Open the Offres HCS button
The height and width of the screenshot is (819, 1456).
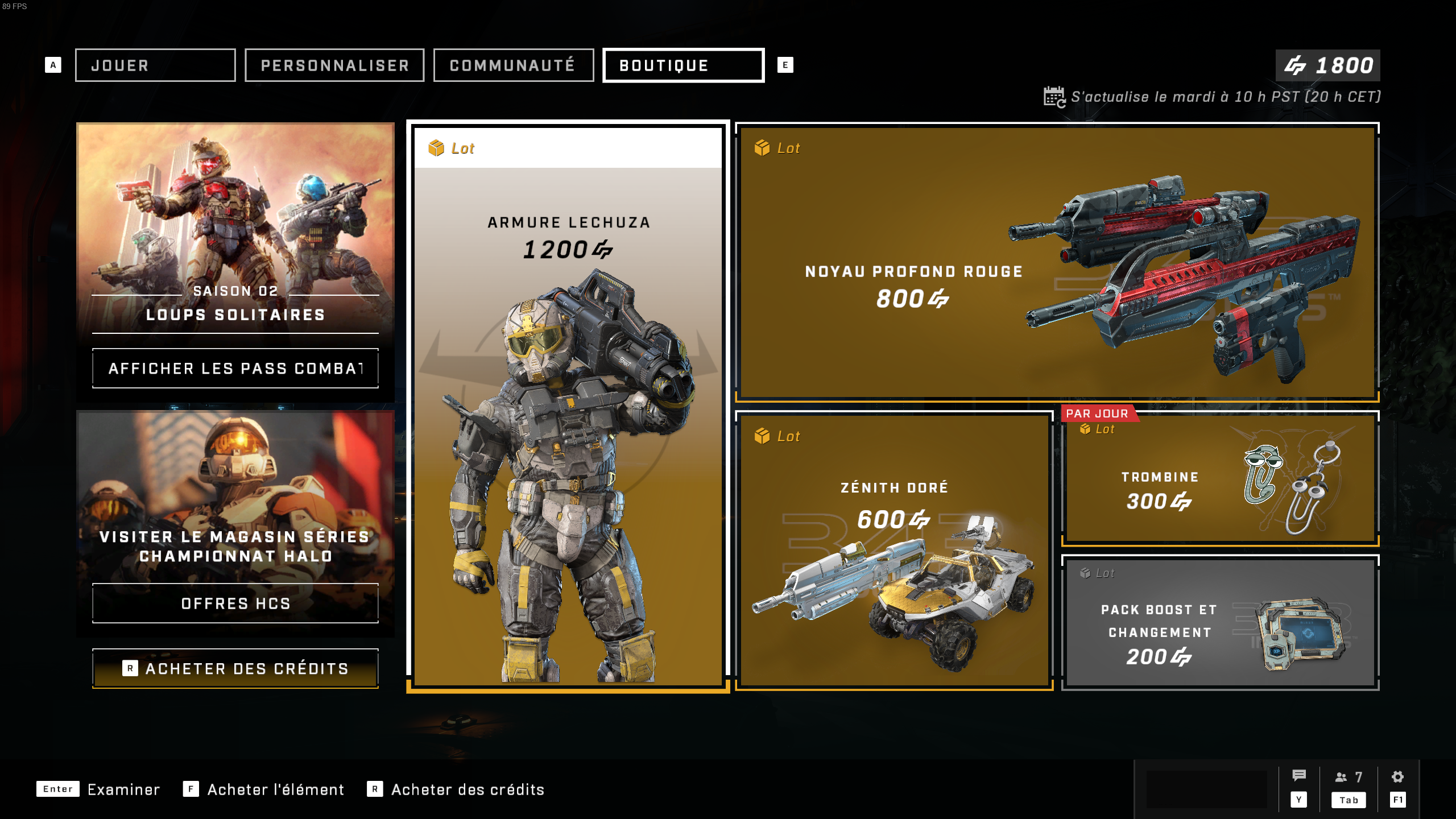click(235, 603)
